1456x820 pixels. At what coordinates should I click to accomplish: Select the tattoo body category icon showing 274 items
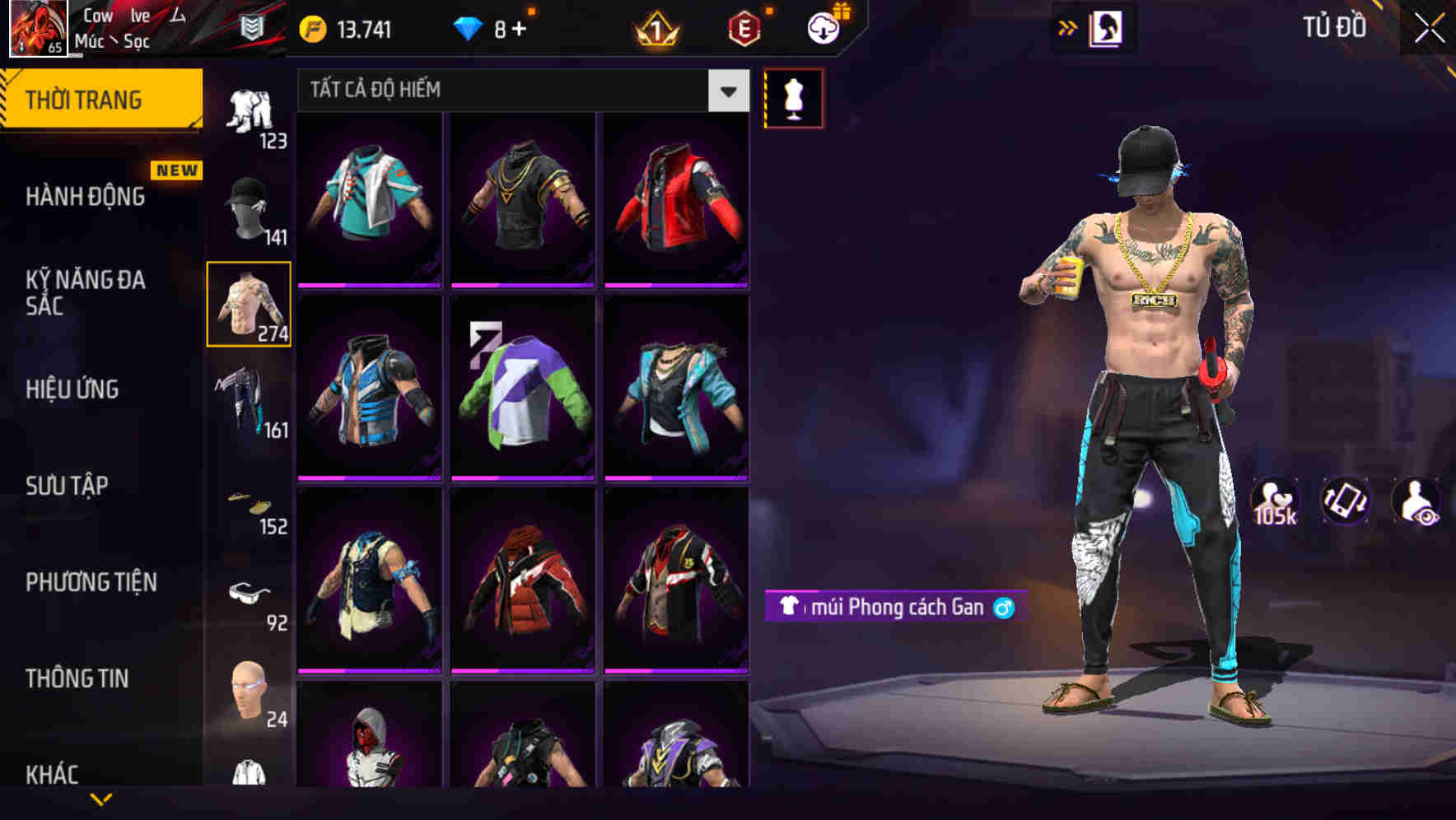249,303
